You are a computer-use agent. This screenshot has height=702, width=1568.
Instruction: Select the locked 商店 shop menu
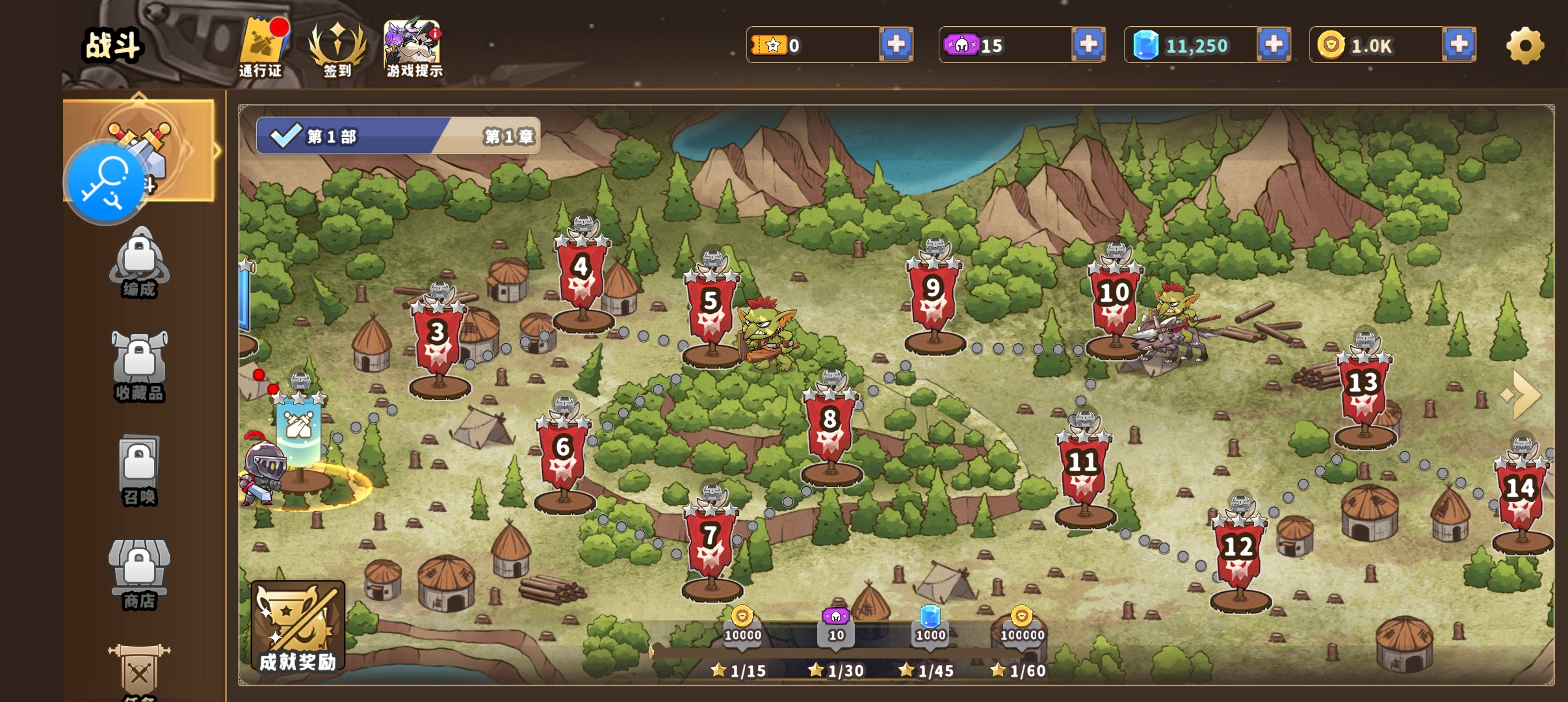tap(139, 574)
